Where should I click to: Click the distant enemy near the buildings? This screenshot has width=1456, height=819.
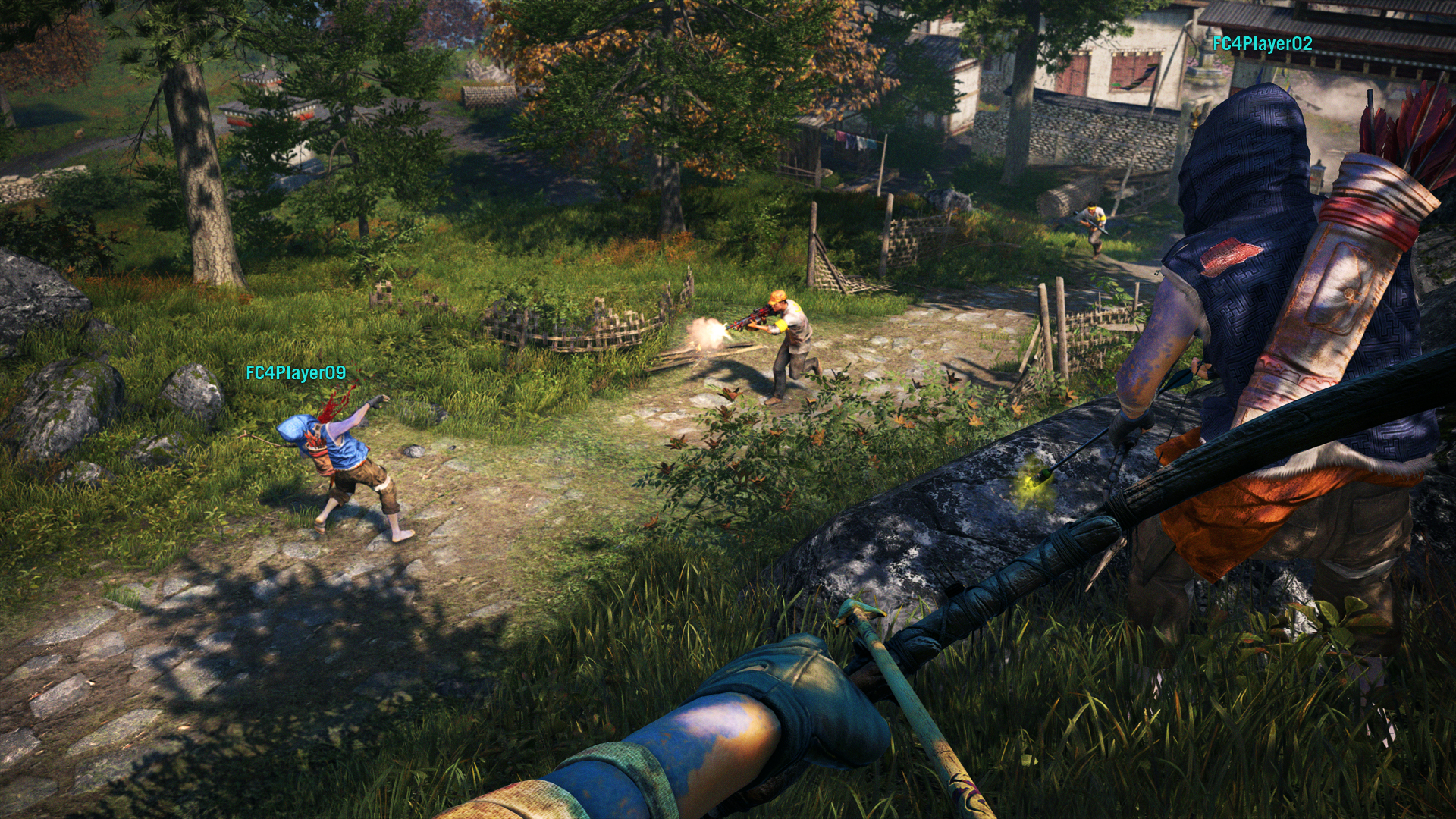coord(1092,221)
